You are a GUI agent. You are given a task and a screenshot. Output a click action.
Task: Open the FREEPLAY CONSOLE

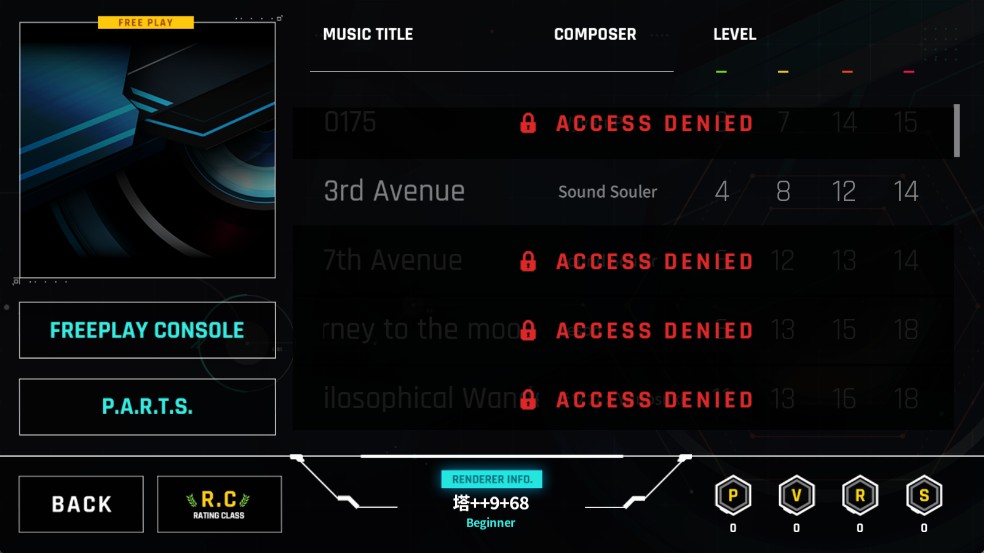click(147, 330)
